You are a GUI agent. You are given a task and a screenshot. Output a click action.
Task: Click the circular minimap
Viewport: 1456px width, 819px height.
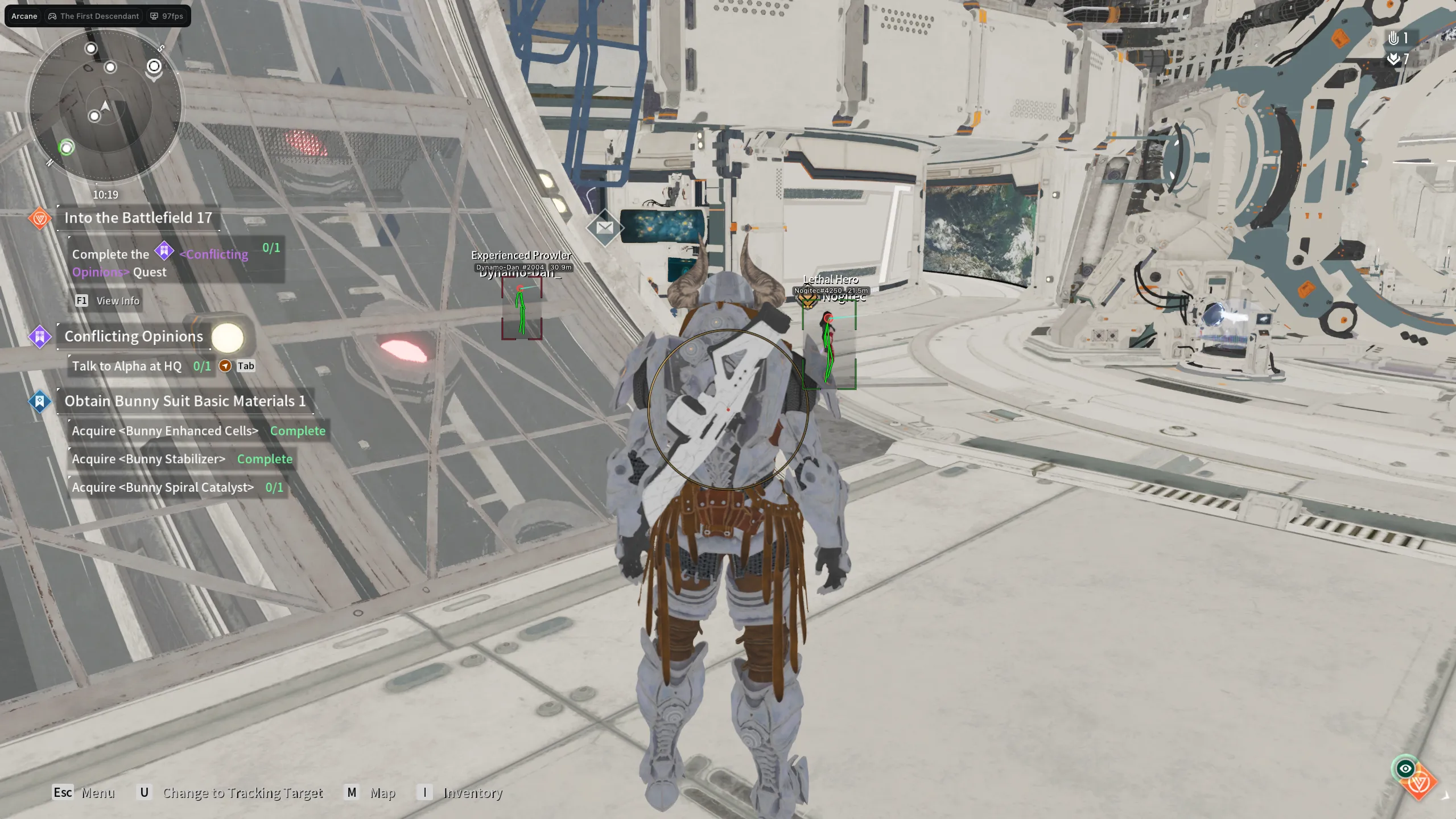pyautogui.click(x=105, y=105)
